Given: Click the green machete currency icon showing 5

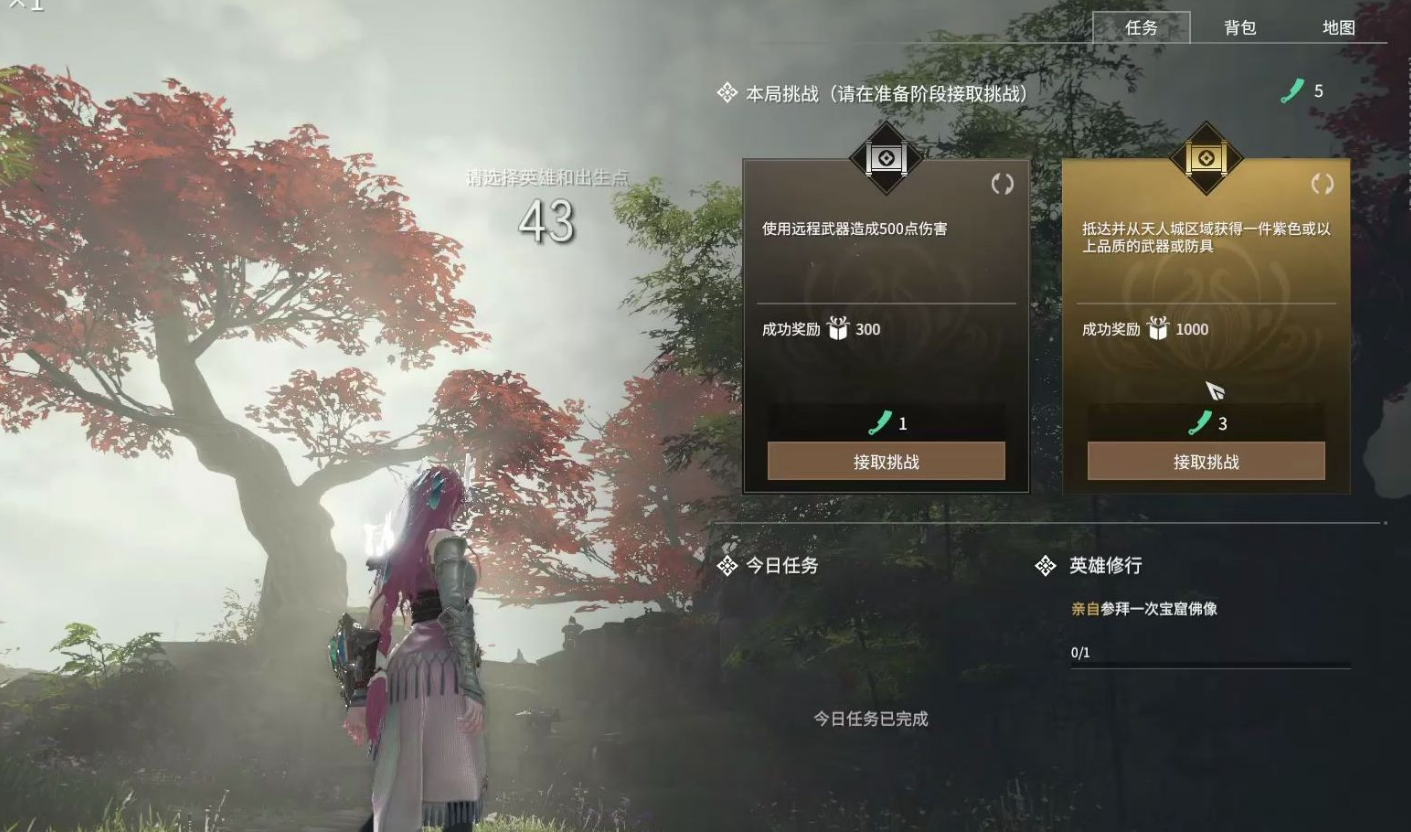Looking at the screenshot, I should 1292,90.
